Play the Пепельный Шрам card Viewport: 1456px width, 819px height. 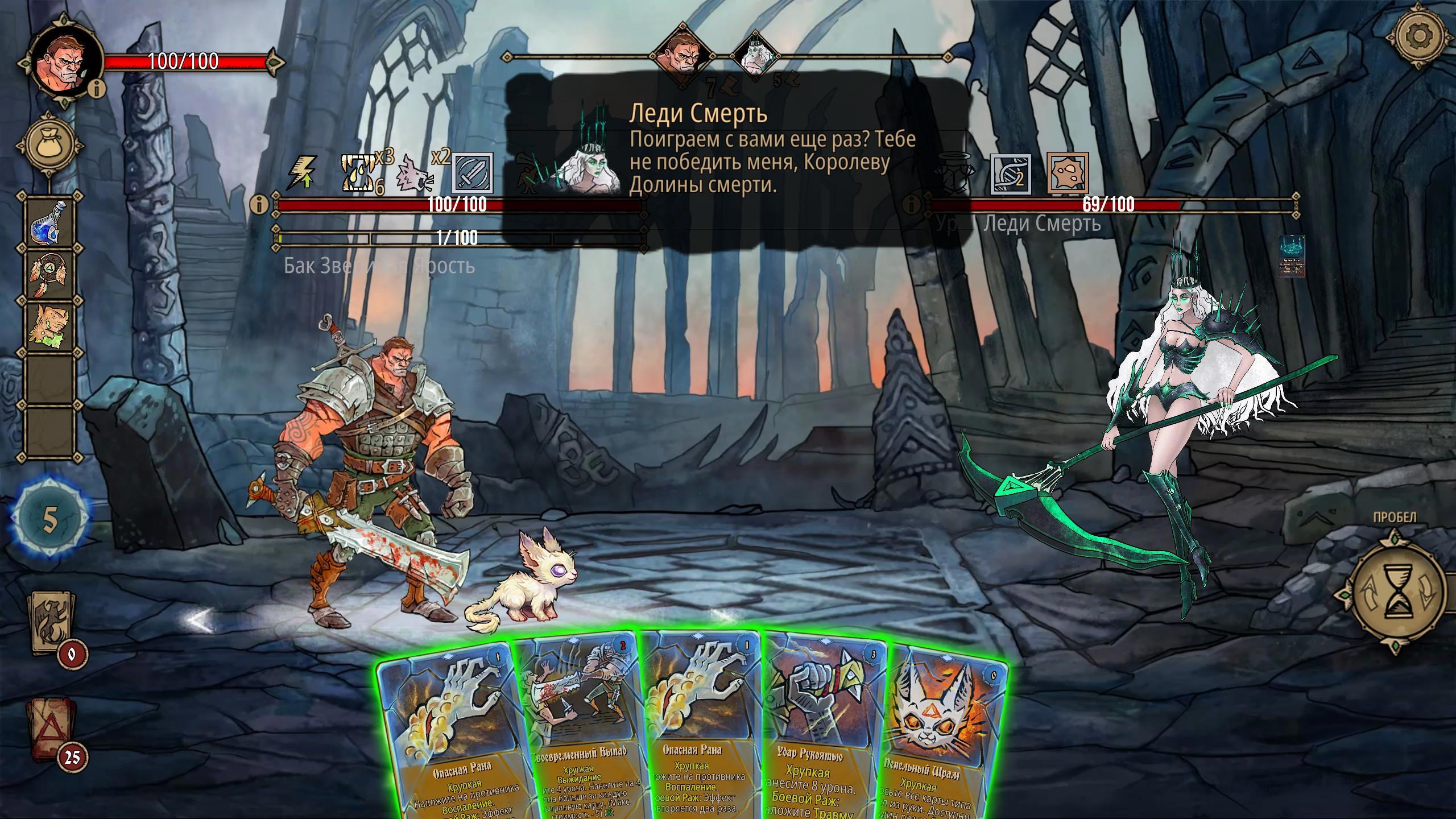tap(944, 739)
